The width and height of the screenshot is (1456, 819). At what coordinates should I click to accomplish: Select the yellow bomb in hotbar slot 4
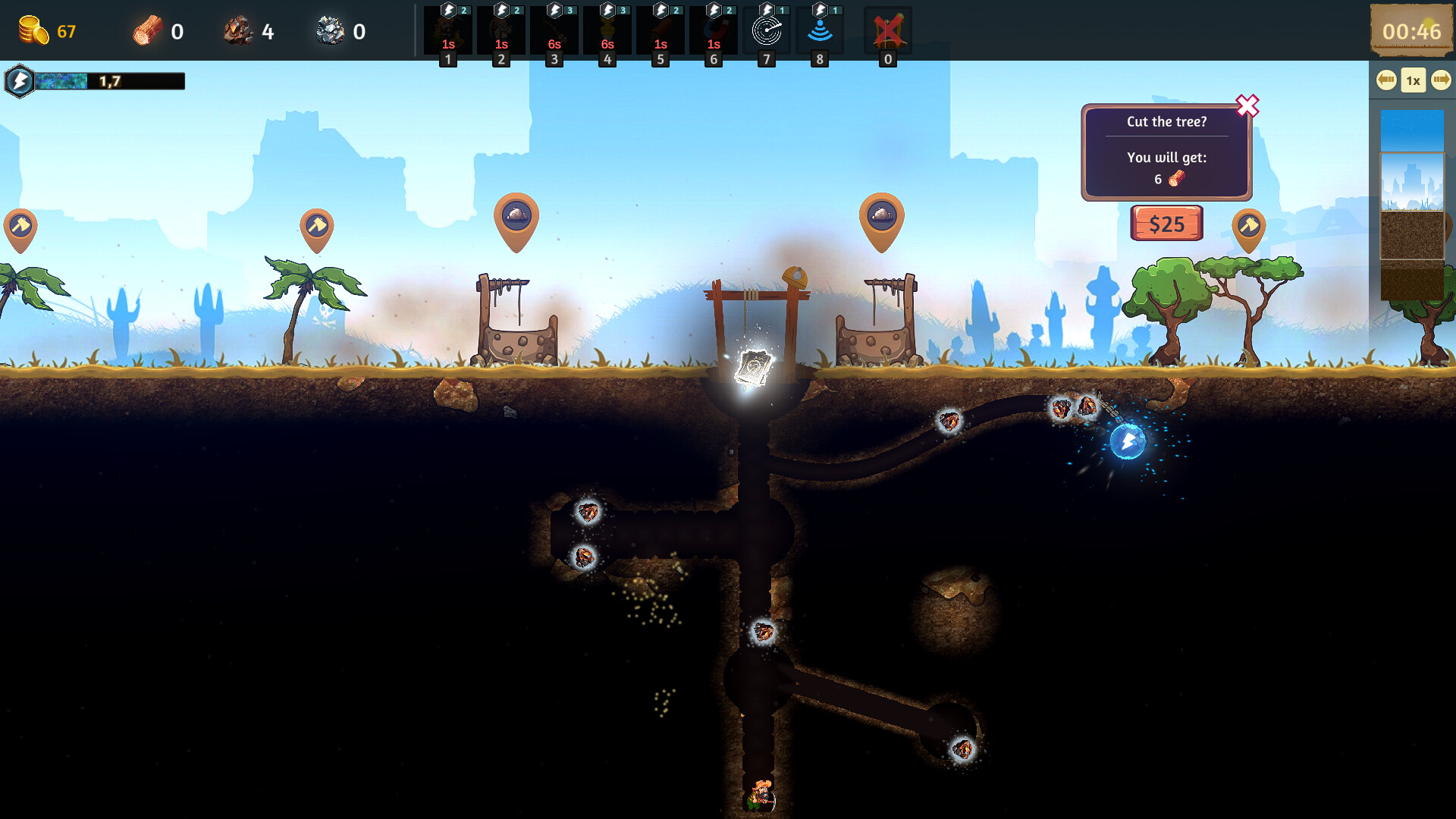point(607,30)
